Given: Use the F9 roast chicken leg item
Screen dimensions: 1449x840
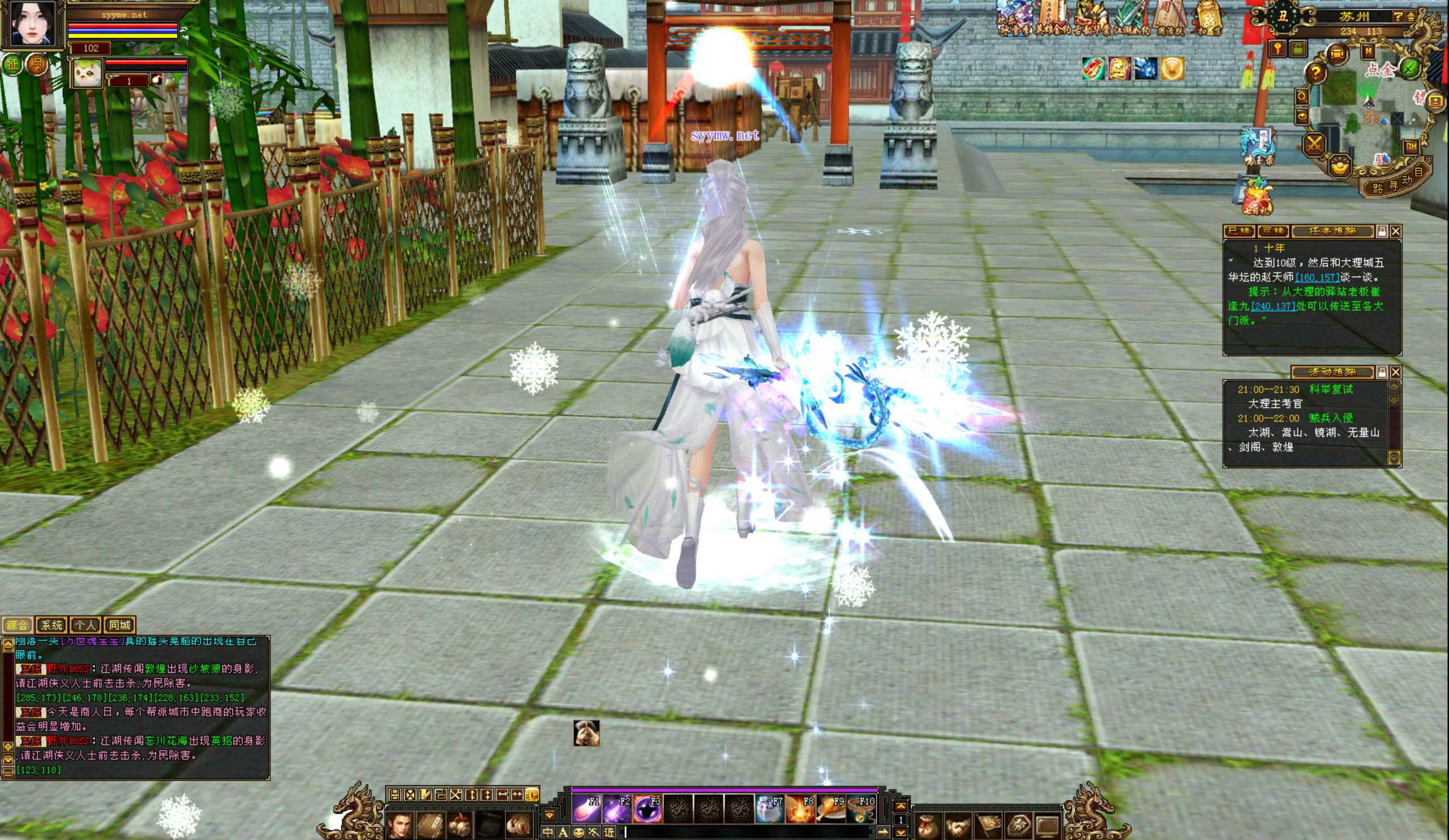Looking at the screenshot, I should pos(831,809).
